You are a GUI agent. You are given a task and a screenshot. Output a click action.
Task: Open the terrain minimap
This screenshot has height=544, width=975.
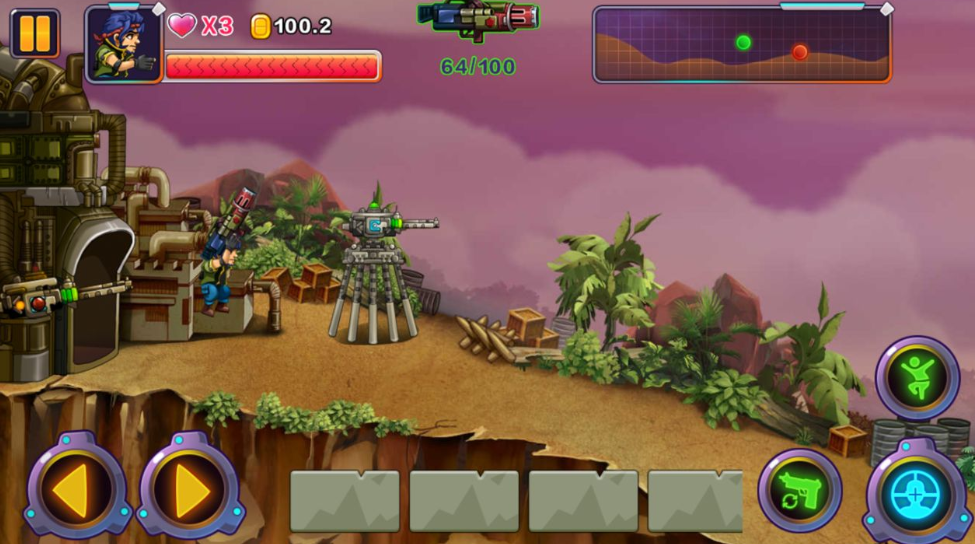point(741,44)
